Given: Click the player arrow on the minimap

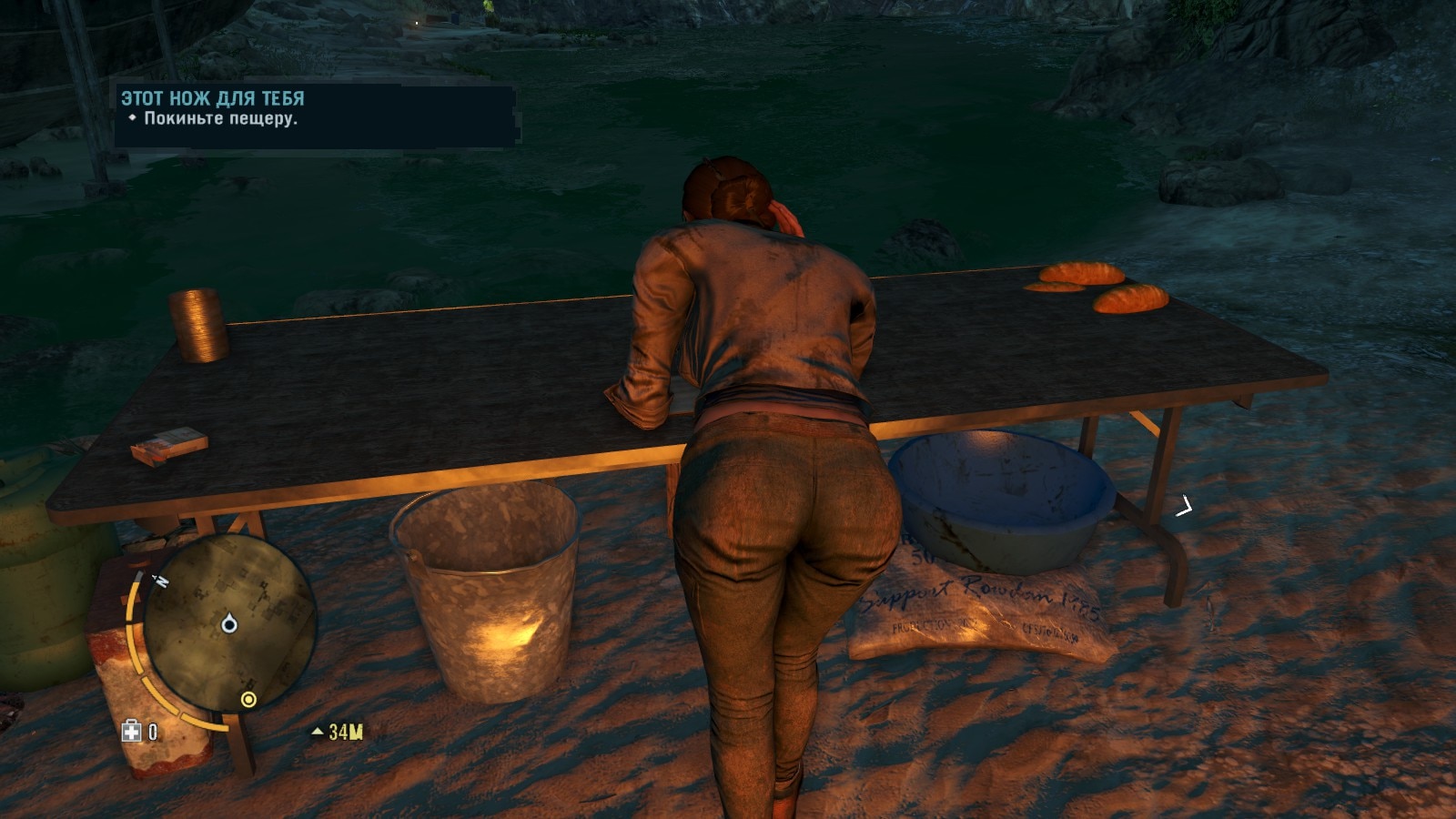Looking at the screenshot, I should pyautogui.click(x=229, y=624).
